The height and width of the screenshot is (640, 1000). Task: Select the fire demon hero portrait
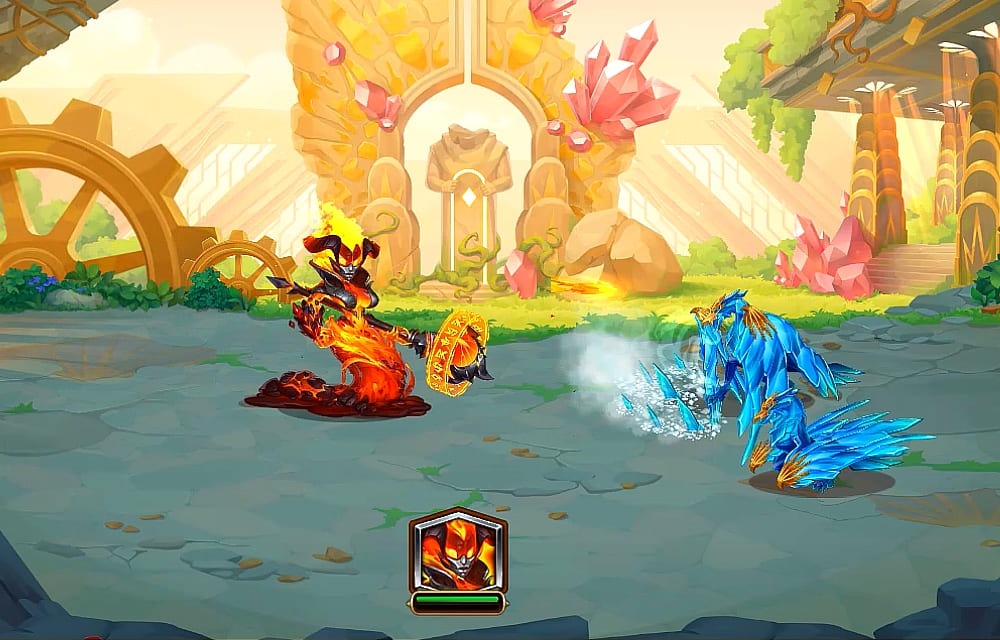[457, 551]
